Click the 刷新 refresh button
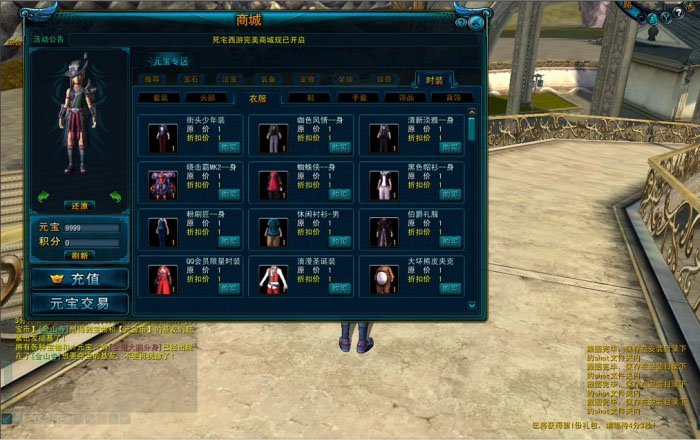The height and width of the screenshot is (440, 700). 80,254
